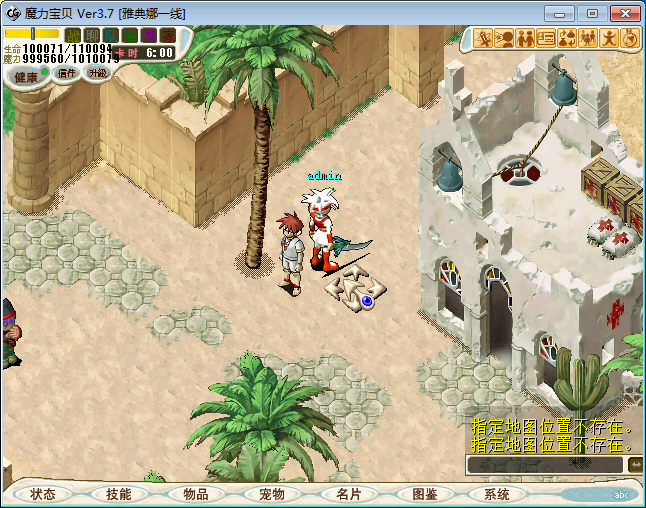Open the 物品 items menu

click(x=195, y=494)
